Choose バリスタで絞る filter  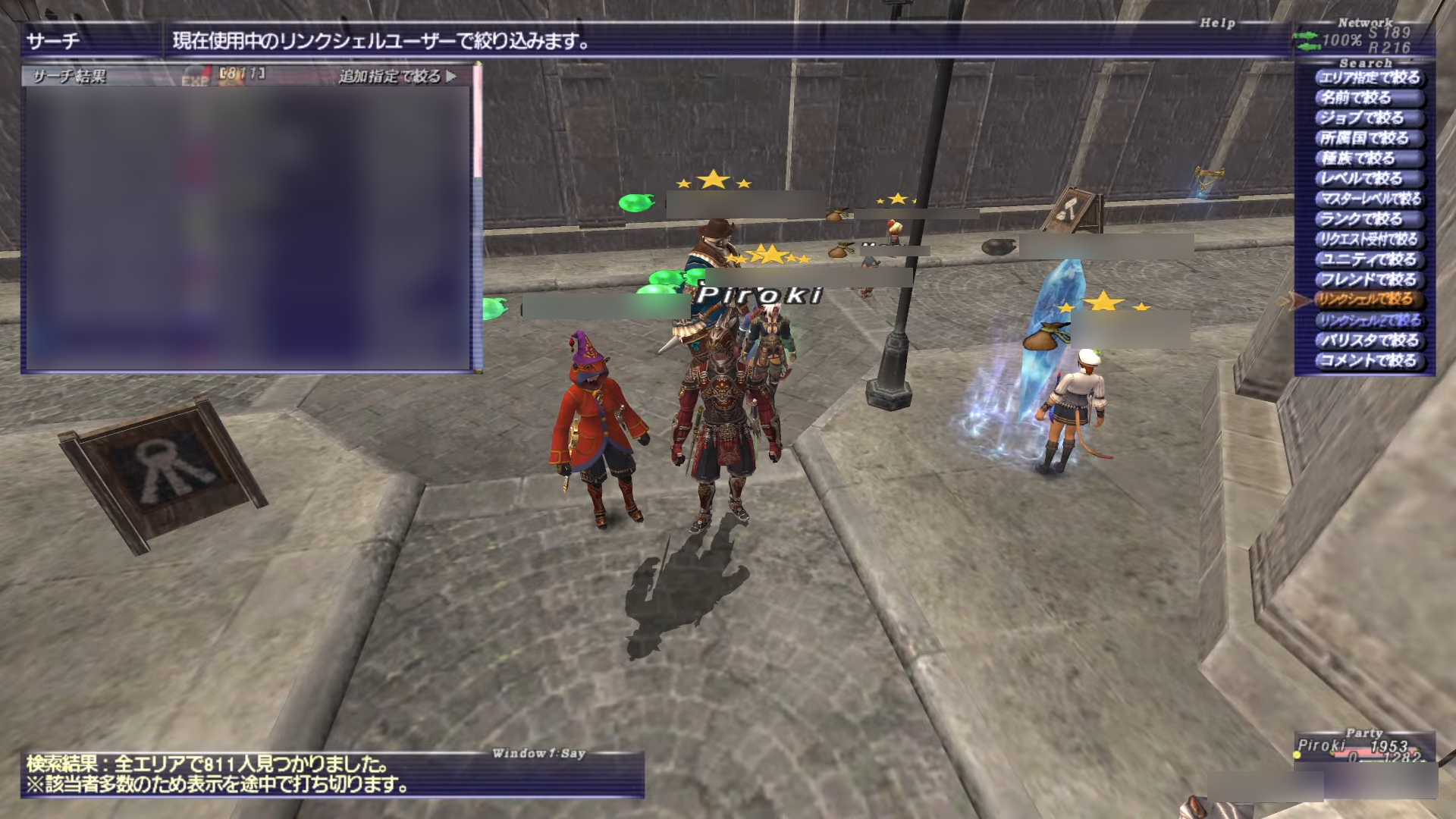pos(1369,340)
